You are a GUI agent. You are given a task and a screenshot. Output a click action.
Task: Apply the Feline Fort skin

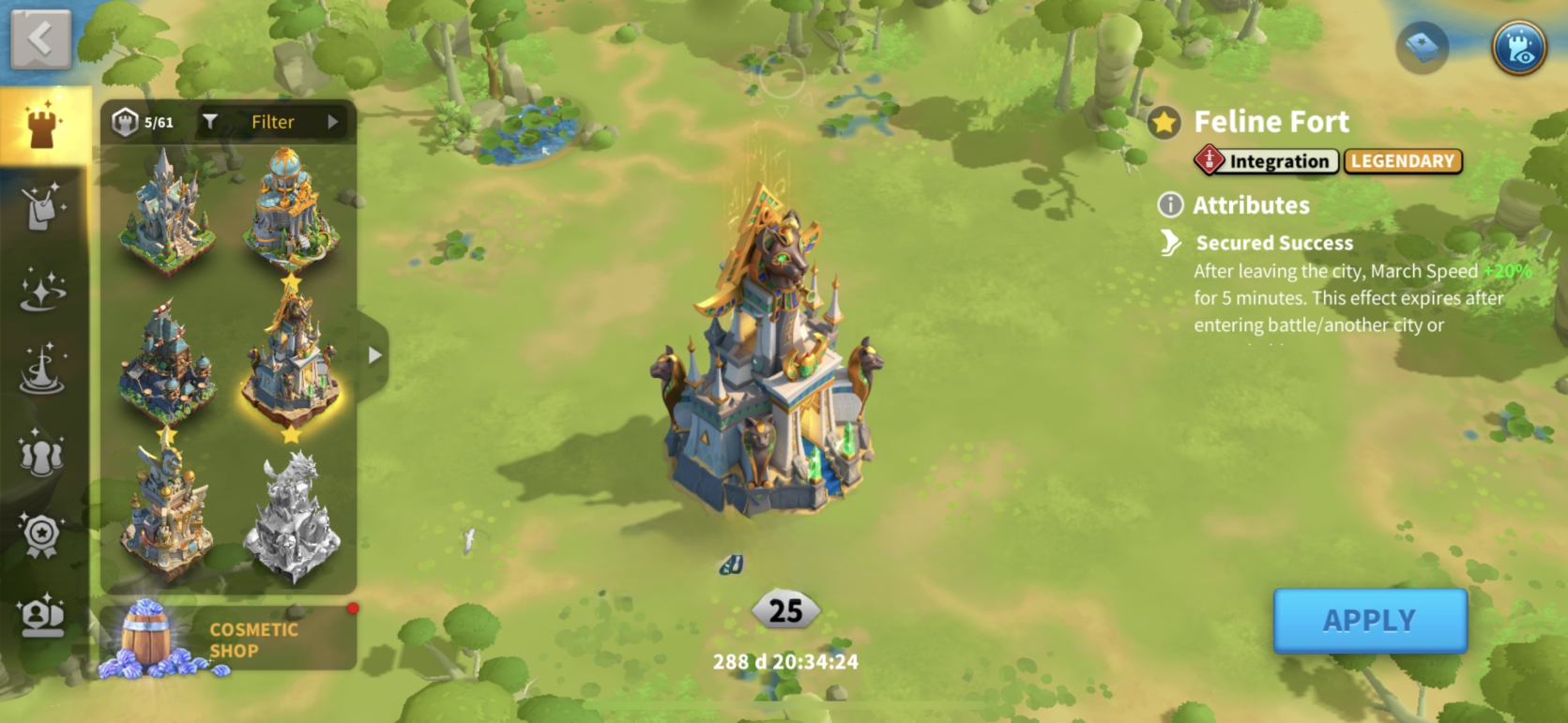click(1369, 621)
